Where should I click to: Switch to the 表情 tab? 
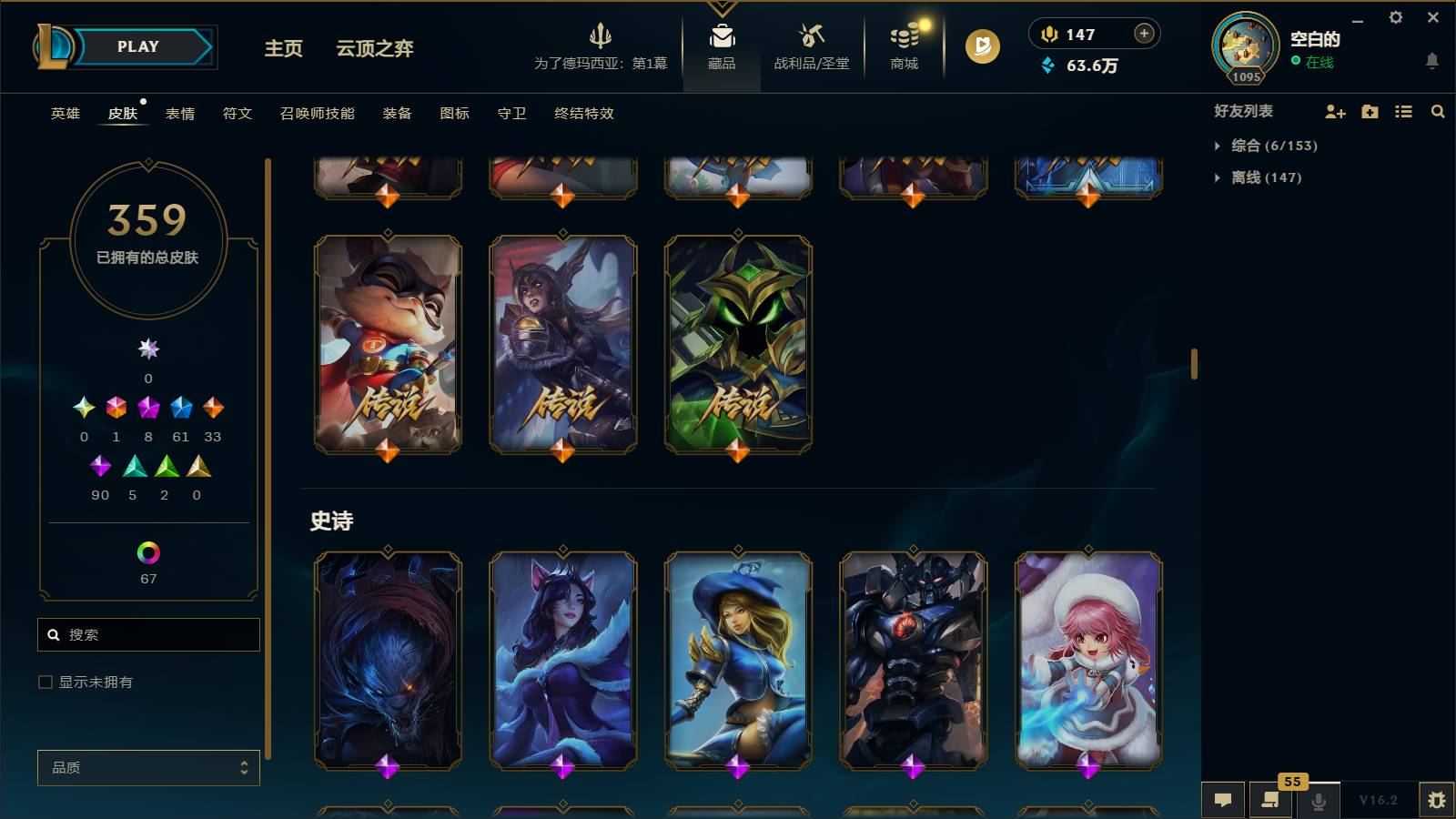(180, 114)
